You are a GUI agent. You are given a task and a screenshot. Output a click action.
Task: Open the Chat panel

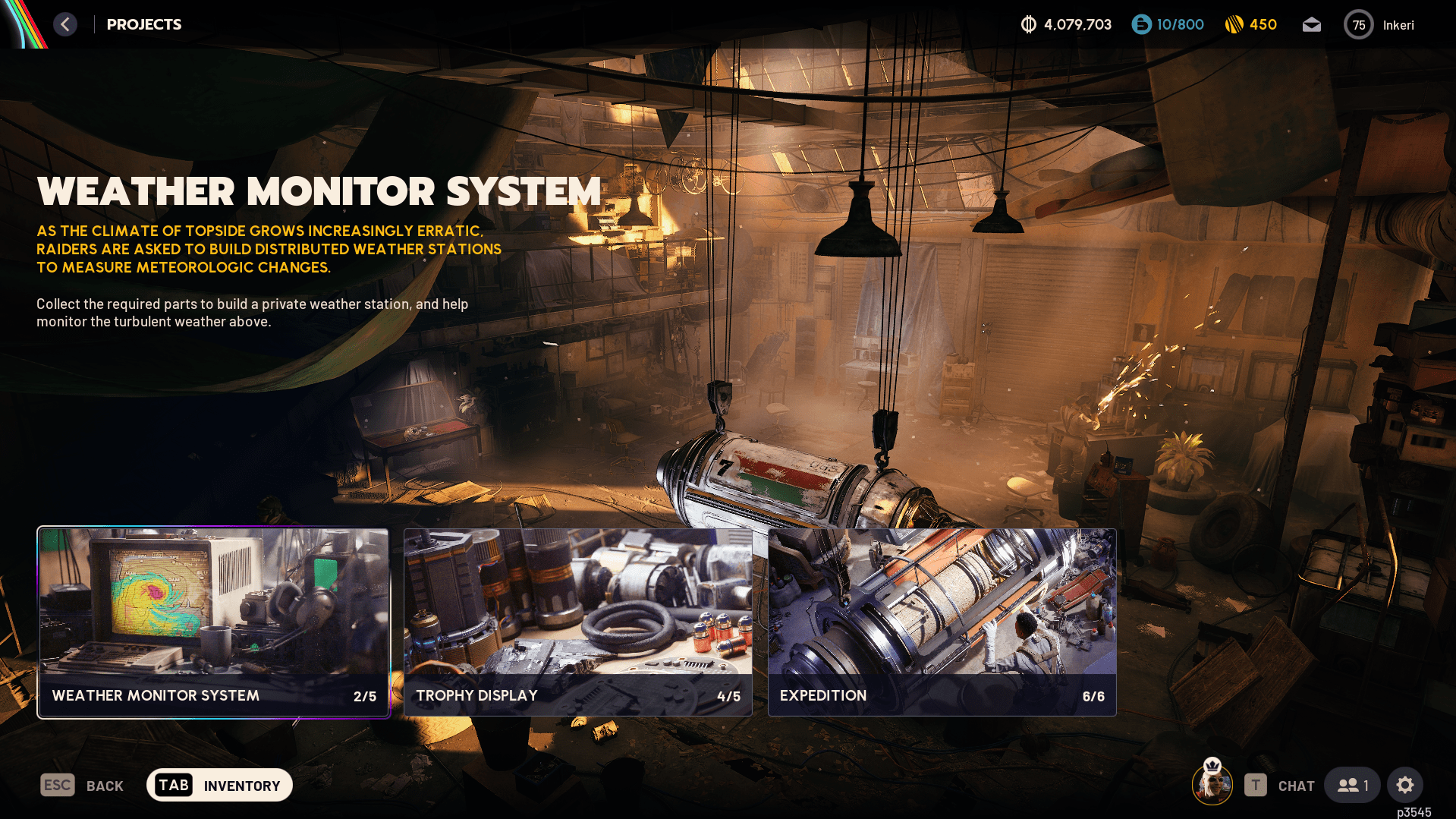pos(1280,786)
